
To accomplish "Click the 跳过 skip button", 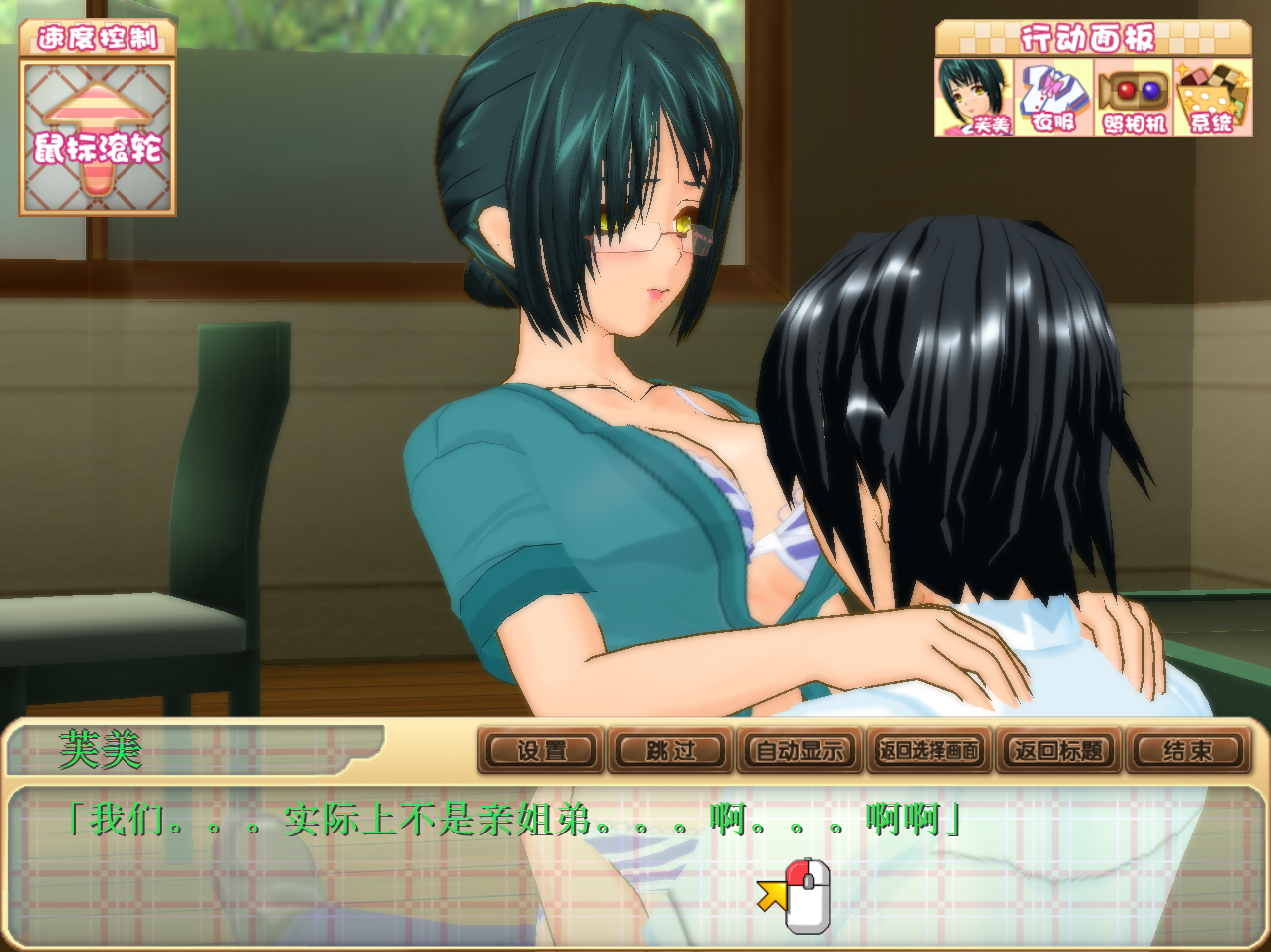I will 670,751.
